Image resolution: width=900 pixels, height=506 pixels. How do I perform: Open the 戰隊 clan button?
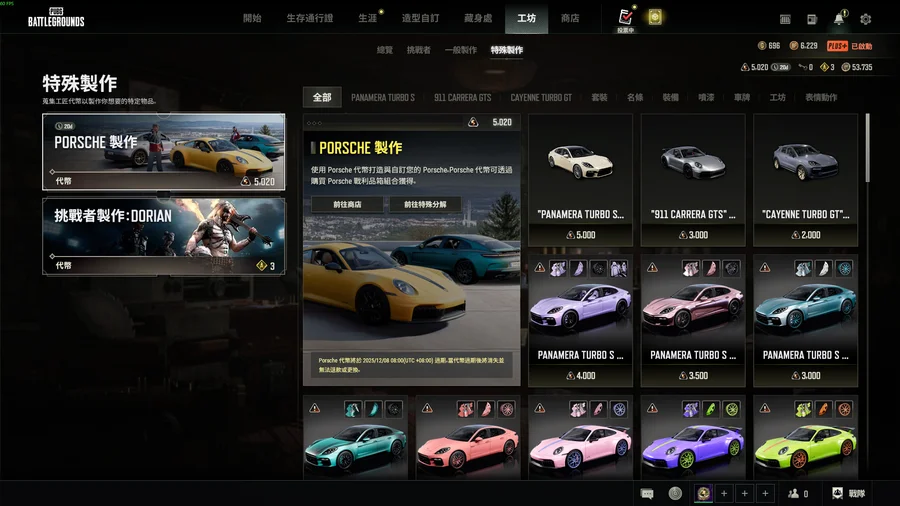(x=850, y=493)
